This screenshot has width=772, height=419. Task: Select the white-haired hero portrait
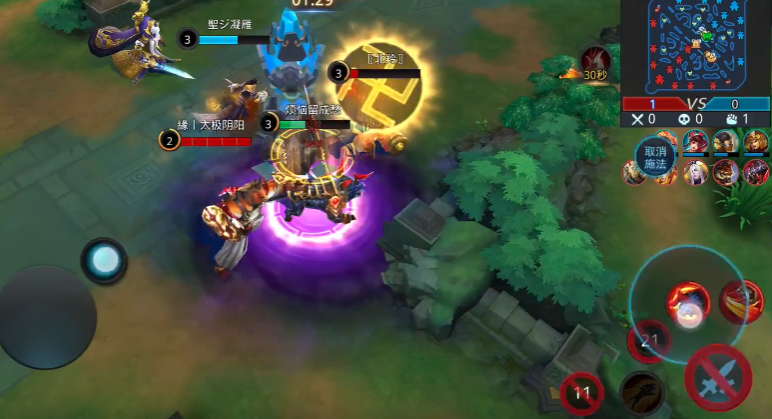tap(697, 172)
